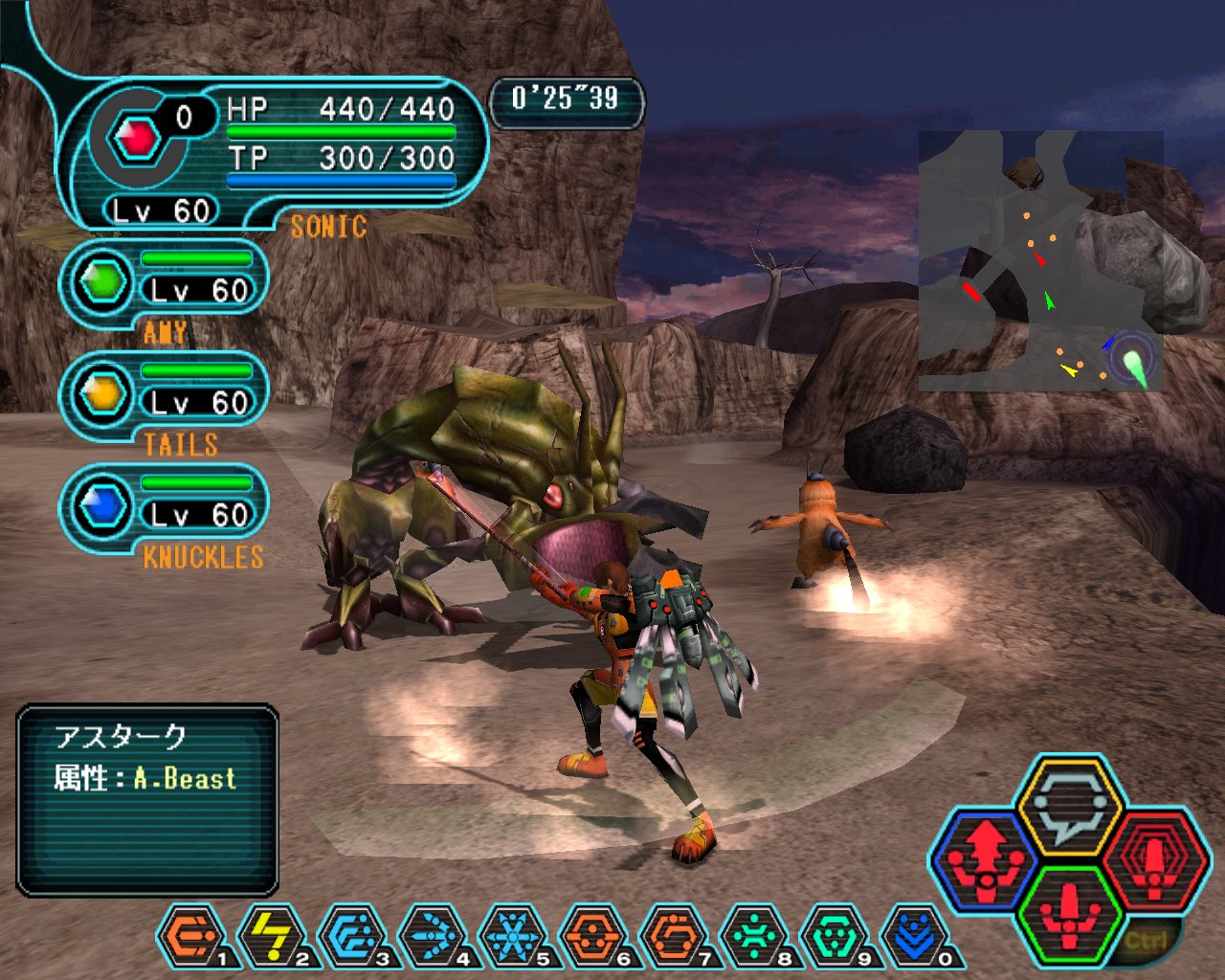Click the enemy info target panel
The image size is (1225, 980).
pos(147,800)
